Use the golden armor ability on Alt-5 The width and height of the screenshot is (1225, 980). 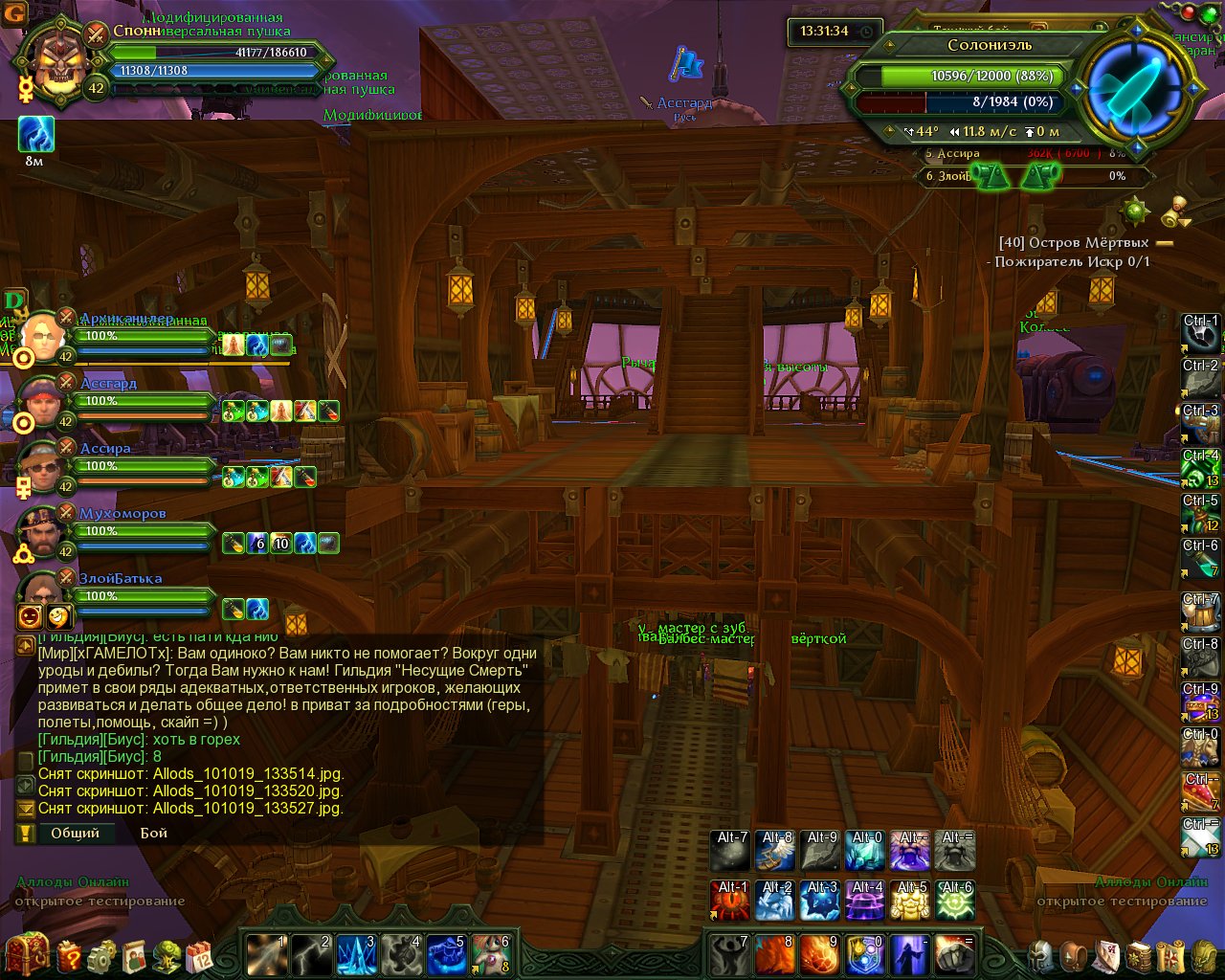(x=911, y=901)
